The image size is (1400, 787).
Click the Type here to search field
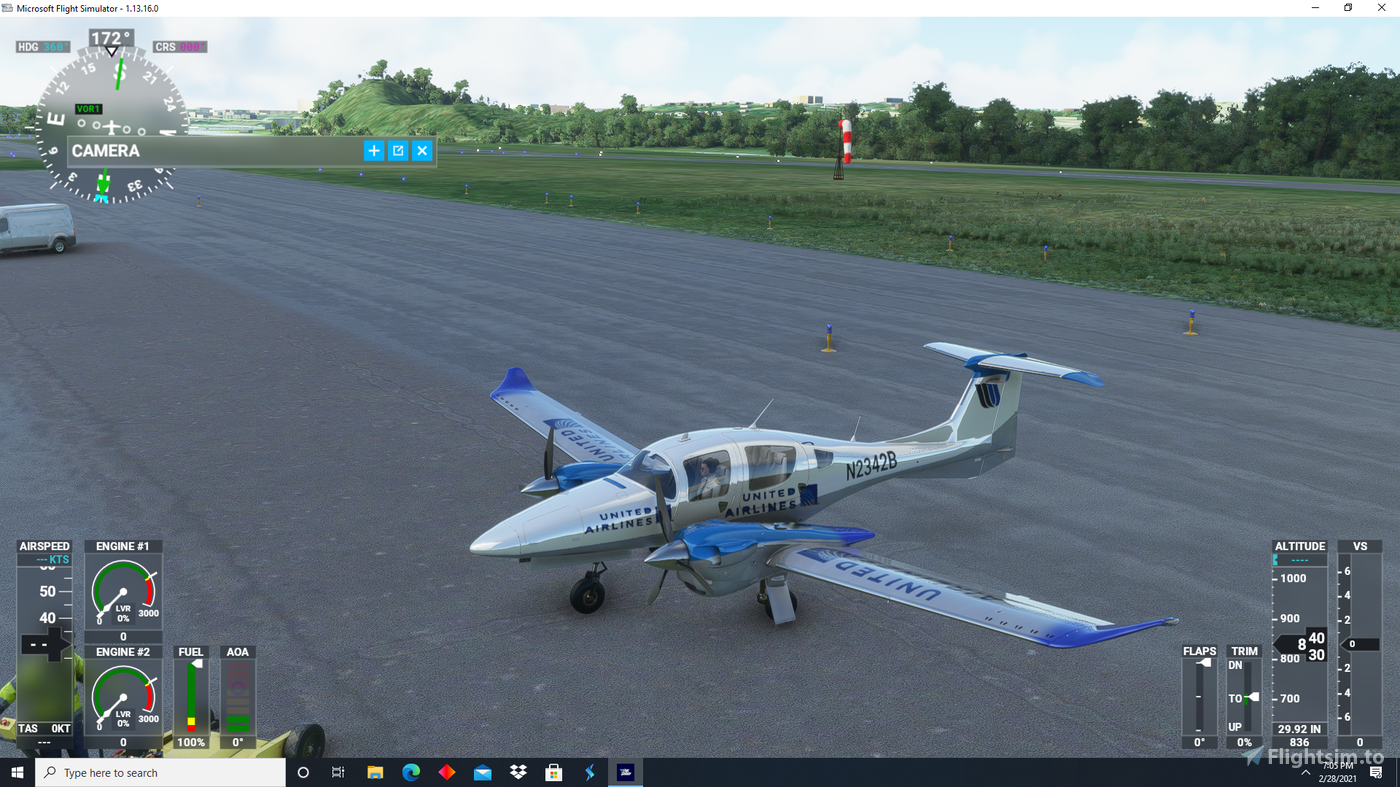tap(160, 771)
